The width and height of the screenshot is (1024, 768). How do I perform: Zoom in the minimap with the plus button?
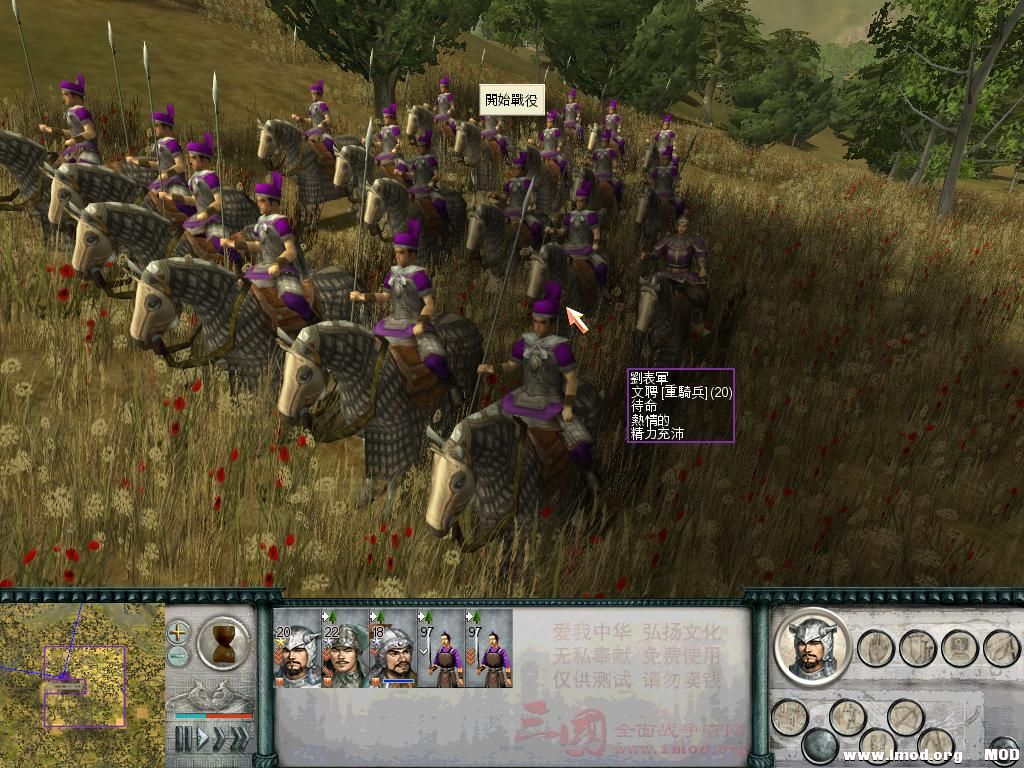(178, 632)
